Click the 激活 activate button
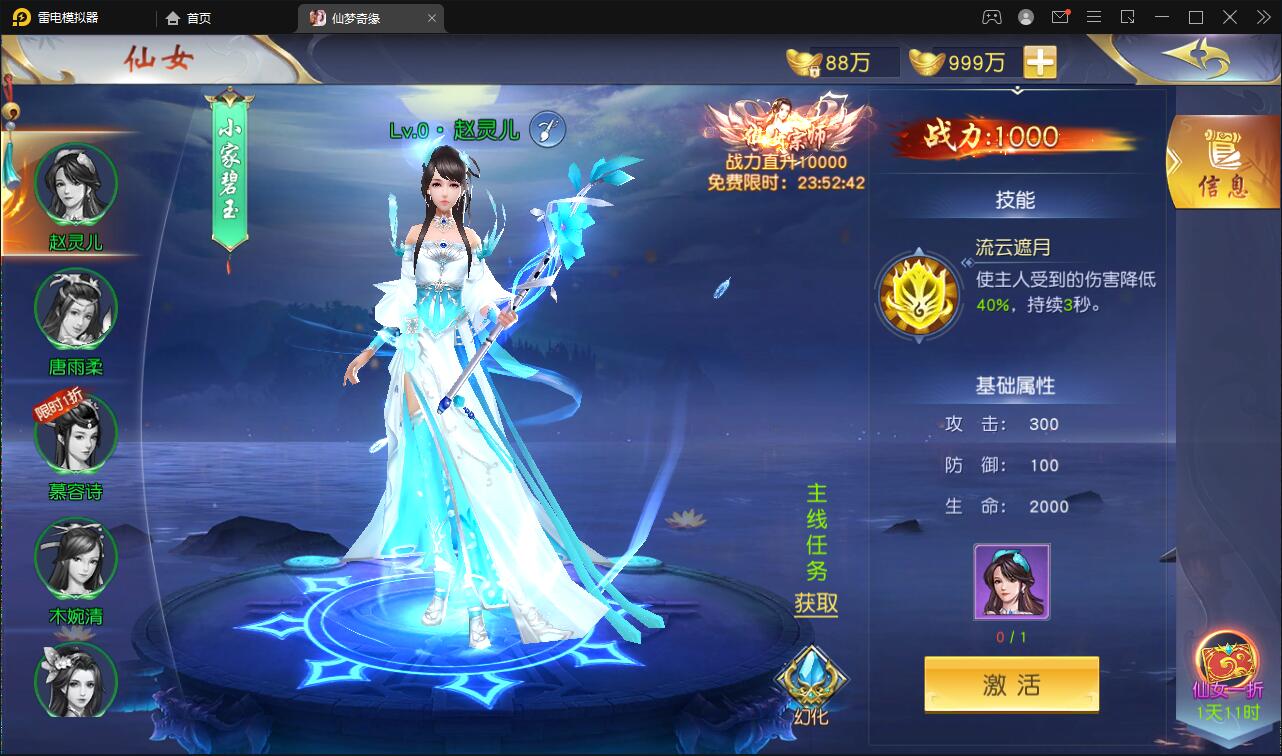 coord(1011,685)
